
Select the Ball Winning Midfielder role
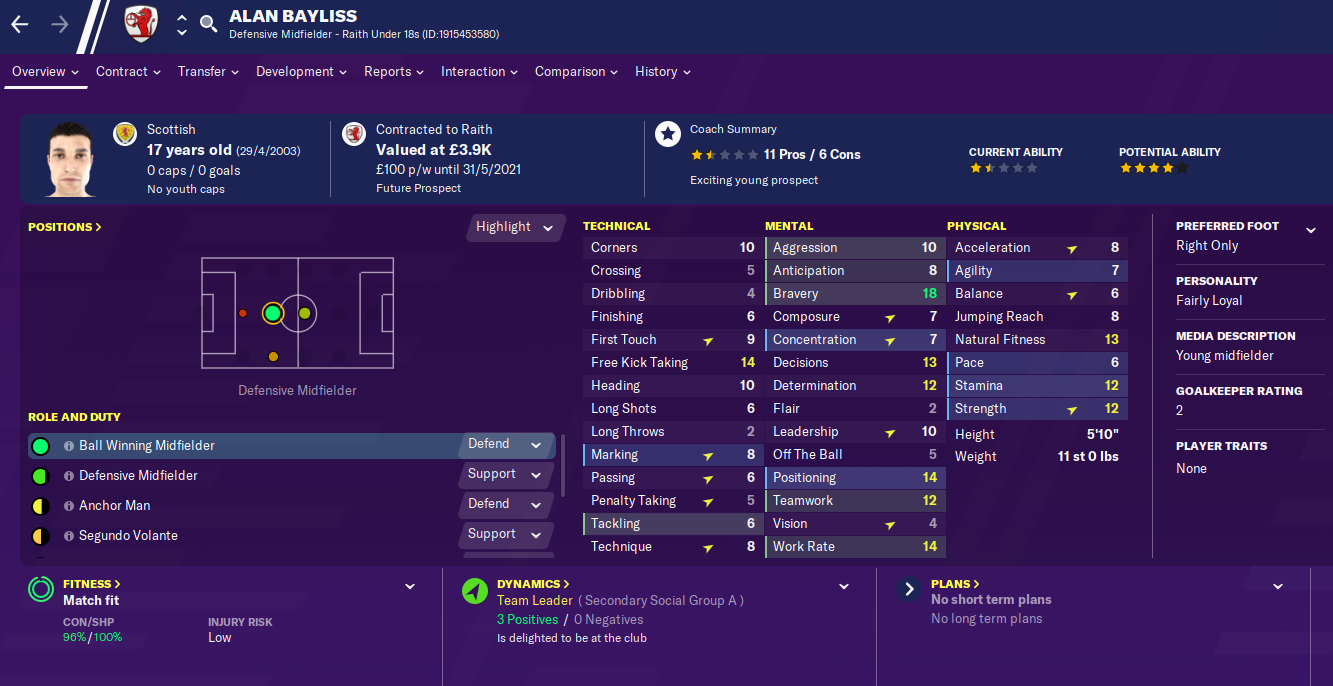coord(147,446)
